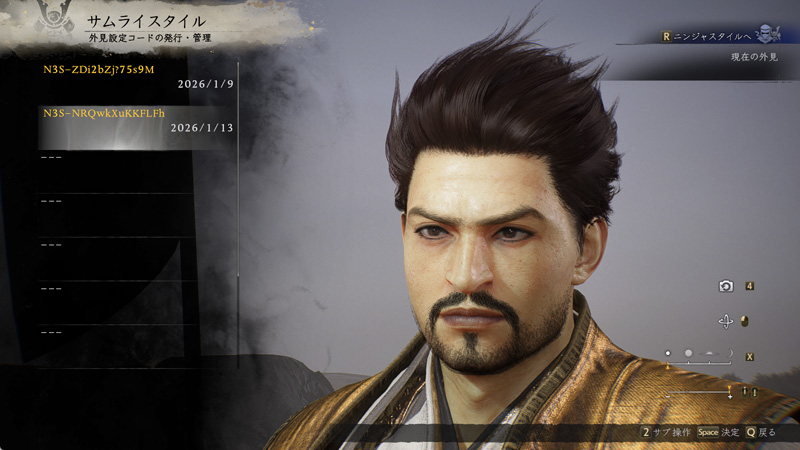
Task: Click the camera reset icon
Action: point(726,286)
